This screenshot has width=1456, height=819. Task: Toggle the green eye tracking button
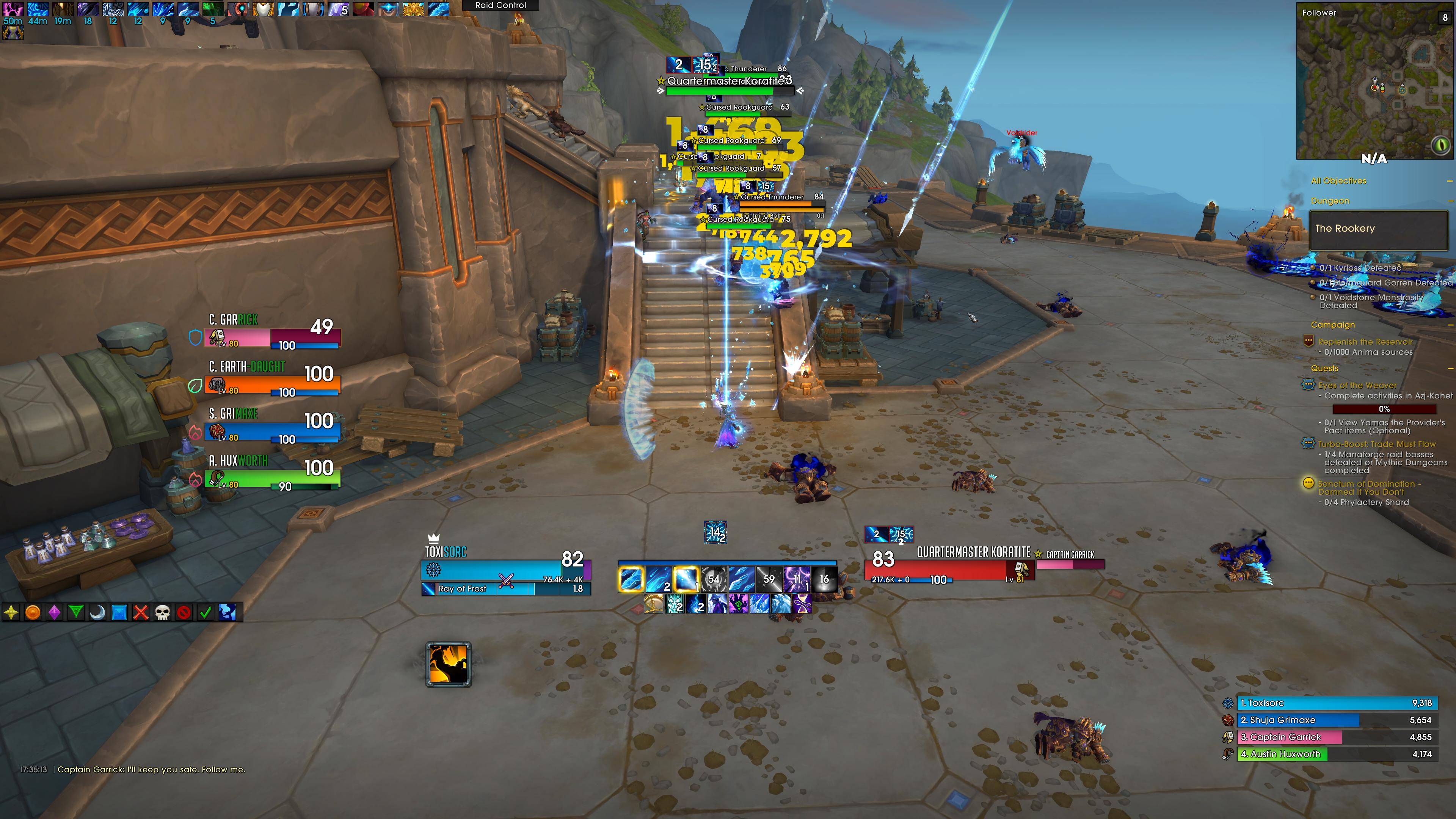pyautogui.click(x=1440, y=146)
